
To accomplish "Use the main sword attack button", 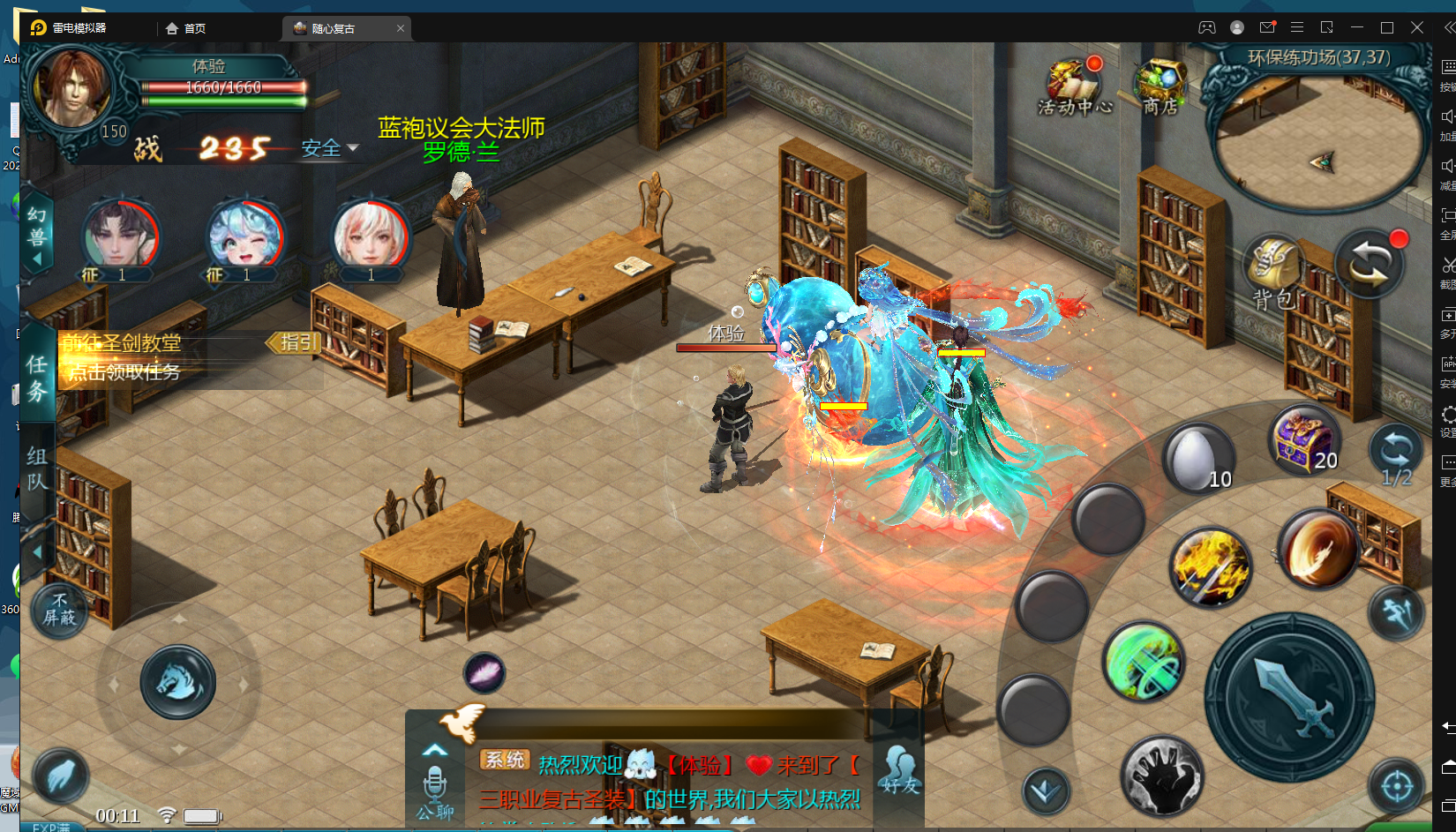I will pyautogui.click(x=1289, y=697).
